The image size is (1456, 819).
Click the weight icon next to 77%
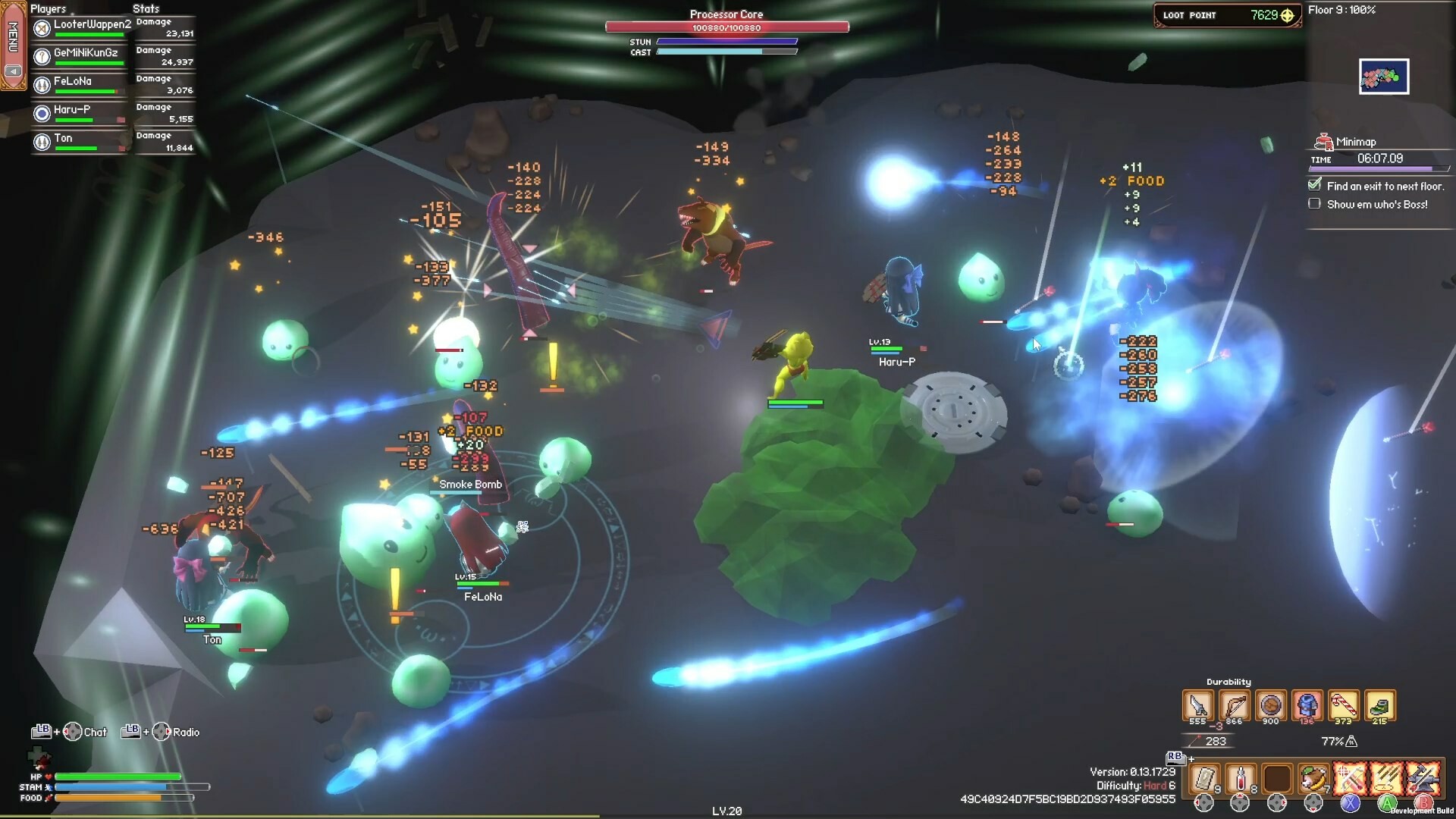pos(1353,742)
